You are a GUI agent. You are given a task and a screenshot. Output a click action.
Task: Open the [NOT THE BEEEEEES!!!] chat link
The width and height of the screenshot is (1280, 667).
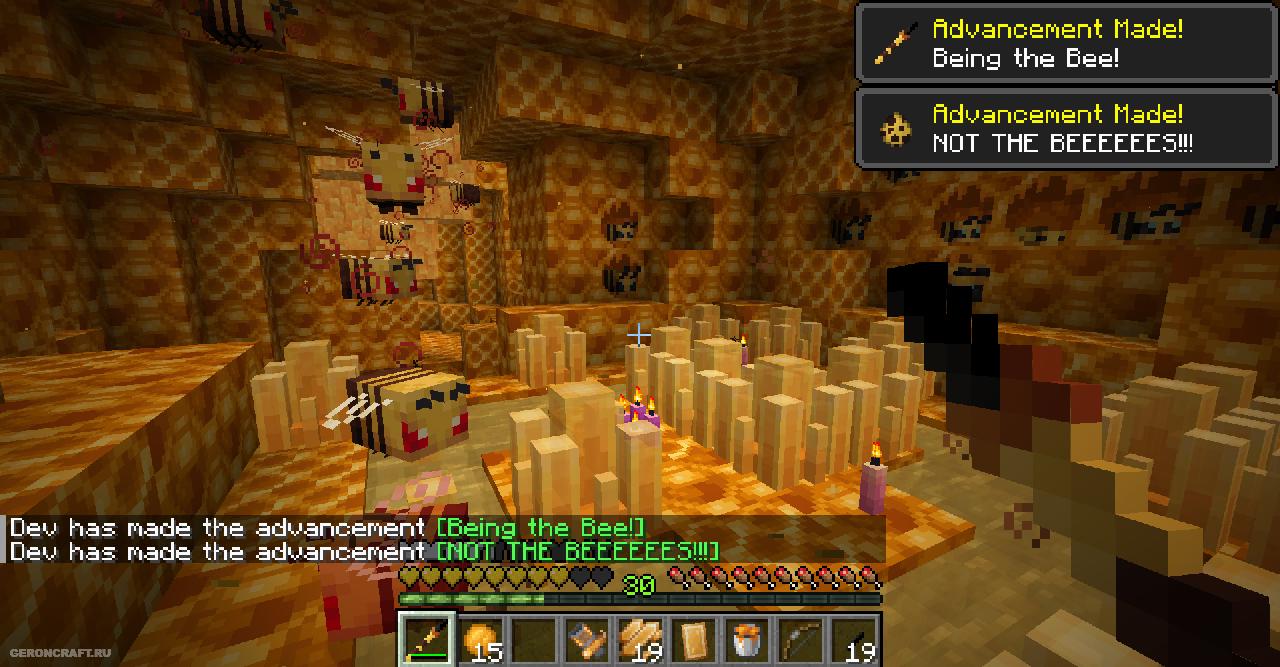tap(577, 551)
